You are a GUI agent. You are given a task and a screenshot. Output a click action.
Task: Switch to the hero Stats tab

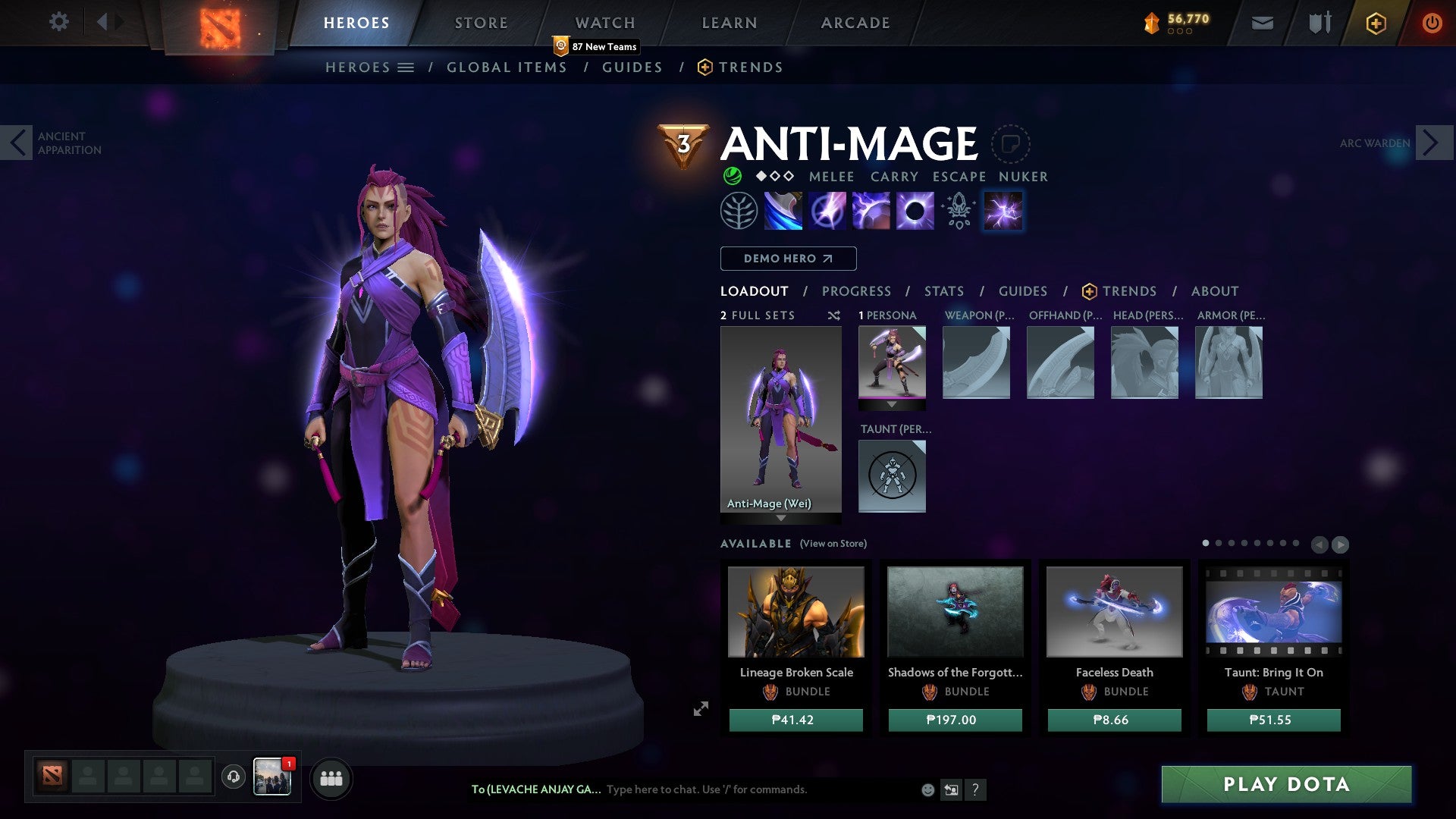tap(943, 291)
